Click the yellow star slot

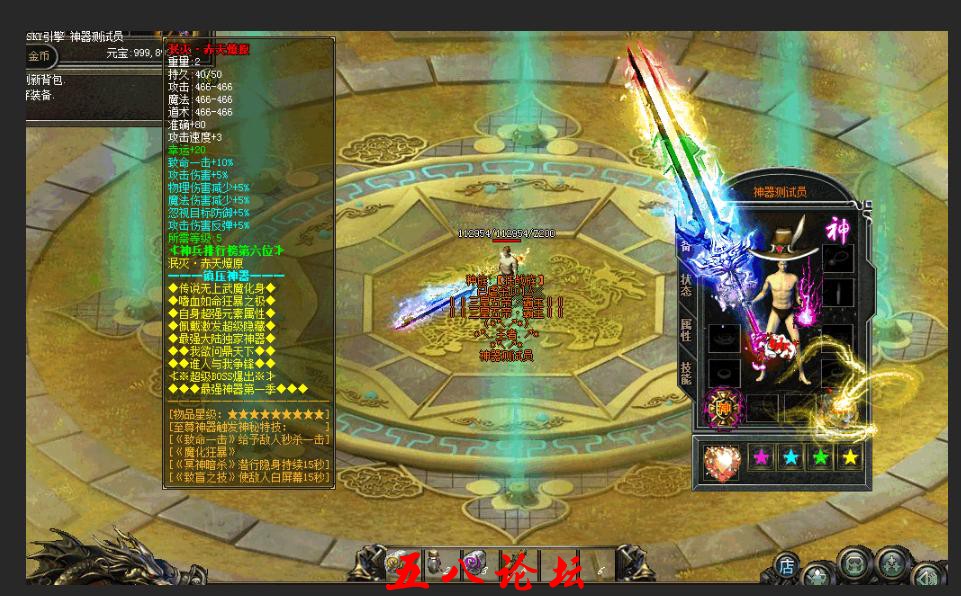coord(850,457)
